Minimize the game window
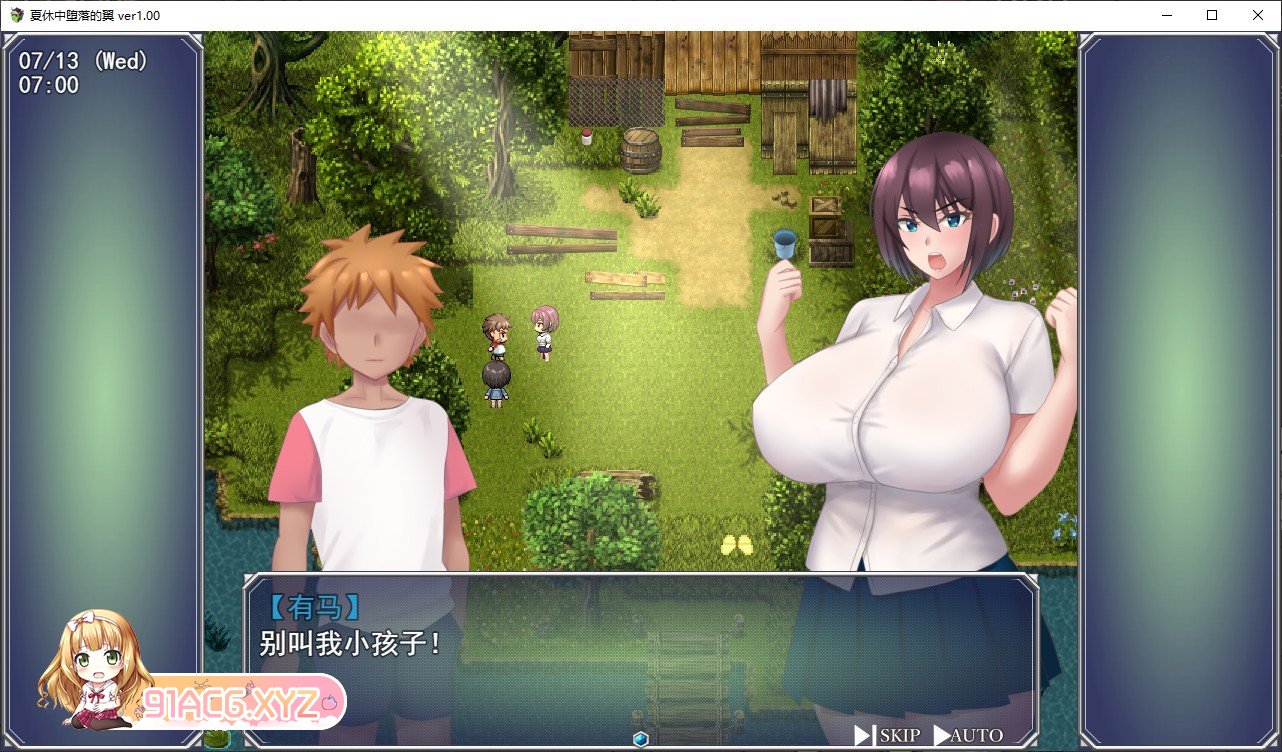 1165,15
